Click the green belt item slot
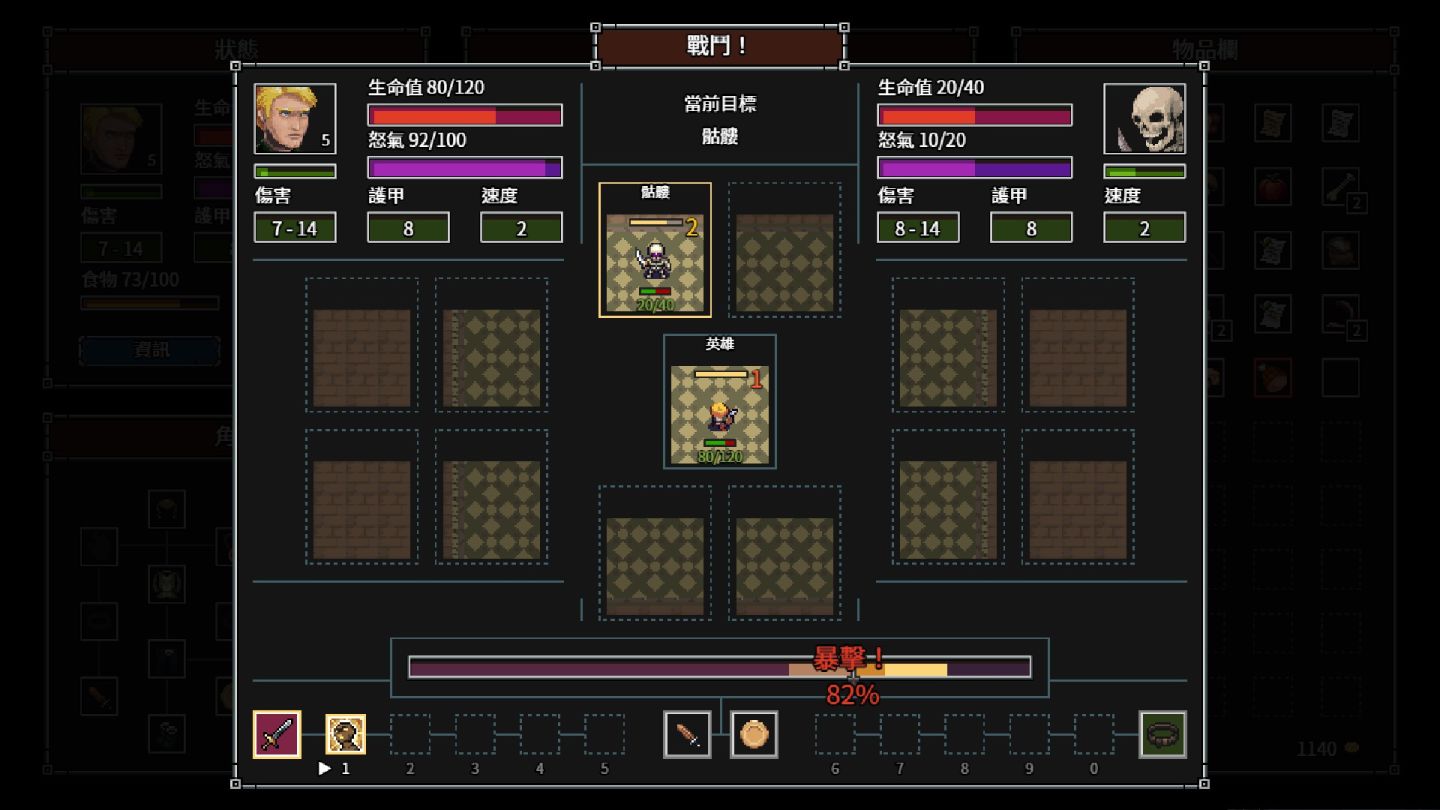The height and width of the screenshot is (810, 1440). tap(1163, 735)
